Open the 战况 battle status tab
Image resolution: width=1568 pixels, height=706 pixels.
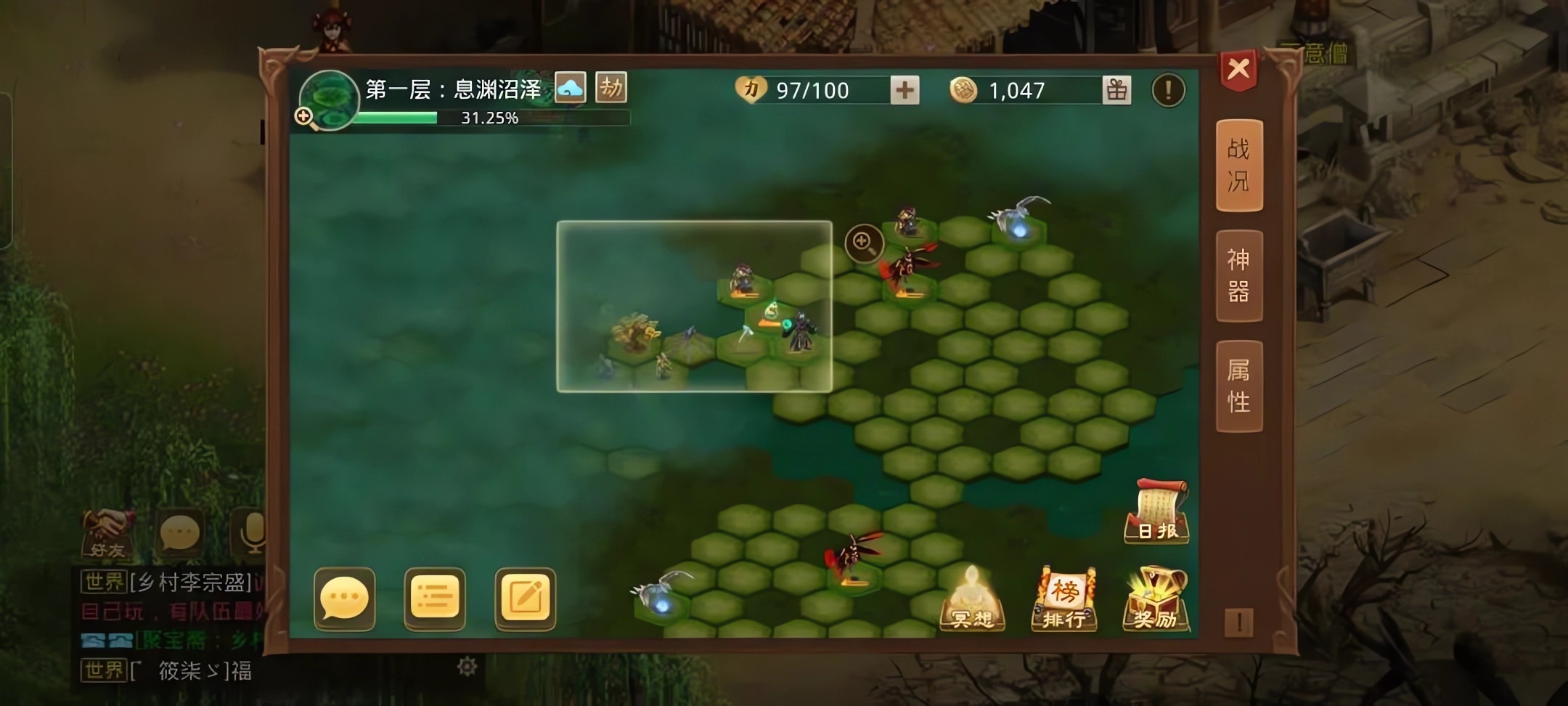[1238, 166]
